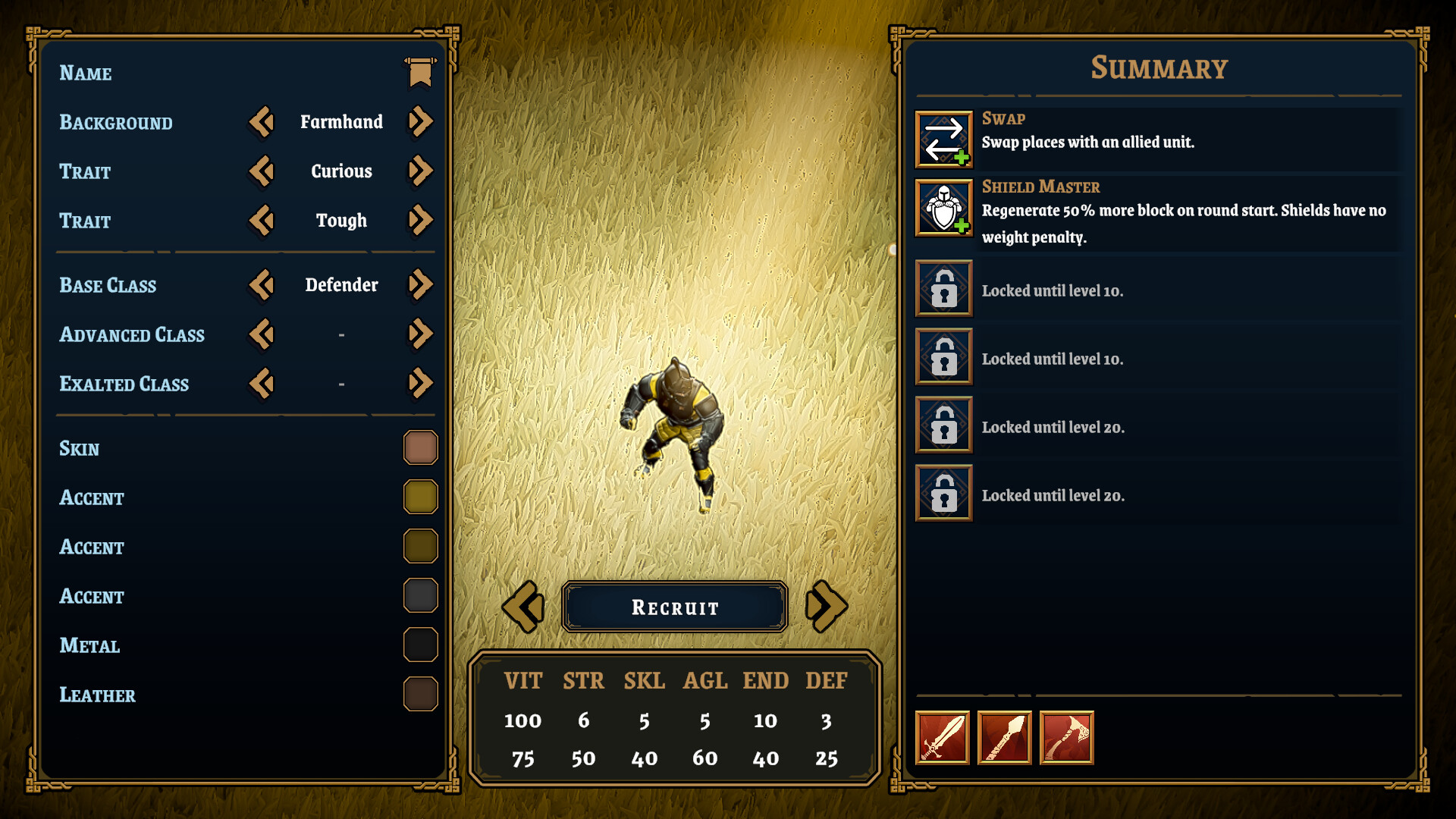The height and width of the screenshot is (819, 1456).
Task: Open the Skin color swatch
Action: click(x=420, y=447)
